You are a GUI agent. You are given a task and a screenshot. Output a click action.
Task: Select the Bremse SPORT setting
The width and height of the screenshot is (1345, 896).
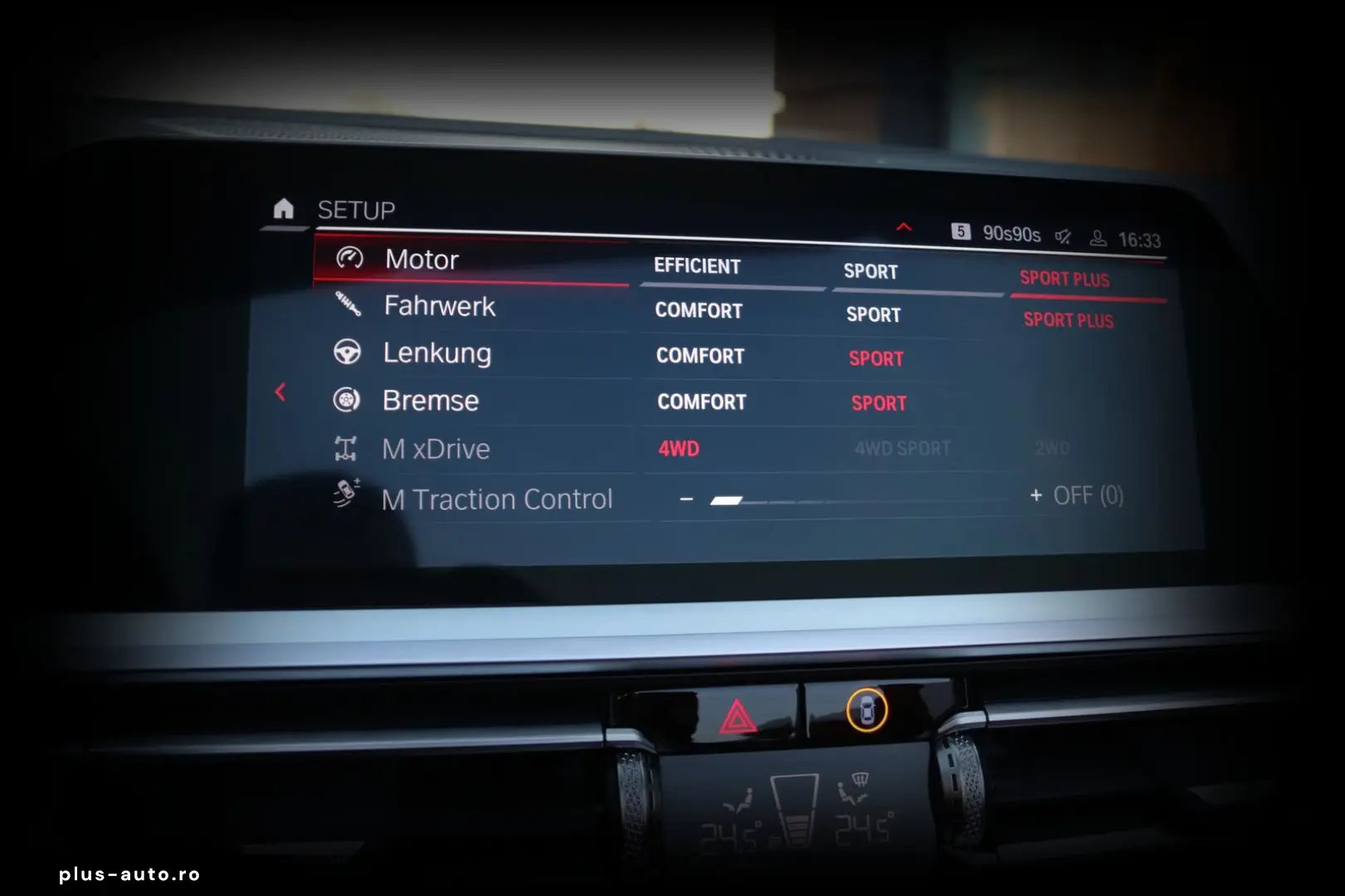[x=879, y=403]
